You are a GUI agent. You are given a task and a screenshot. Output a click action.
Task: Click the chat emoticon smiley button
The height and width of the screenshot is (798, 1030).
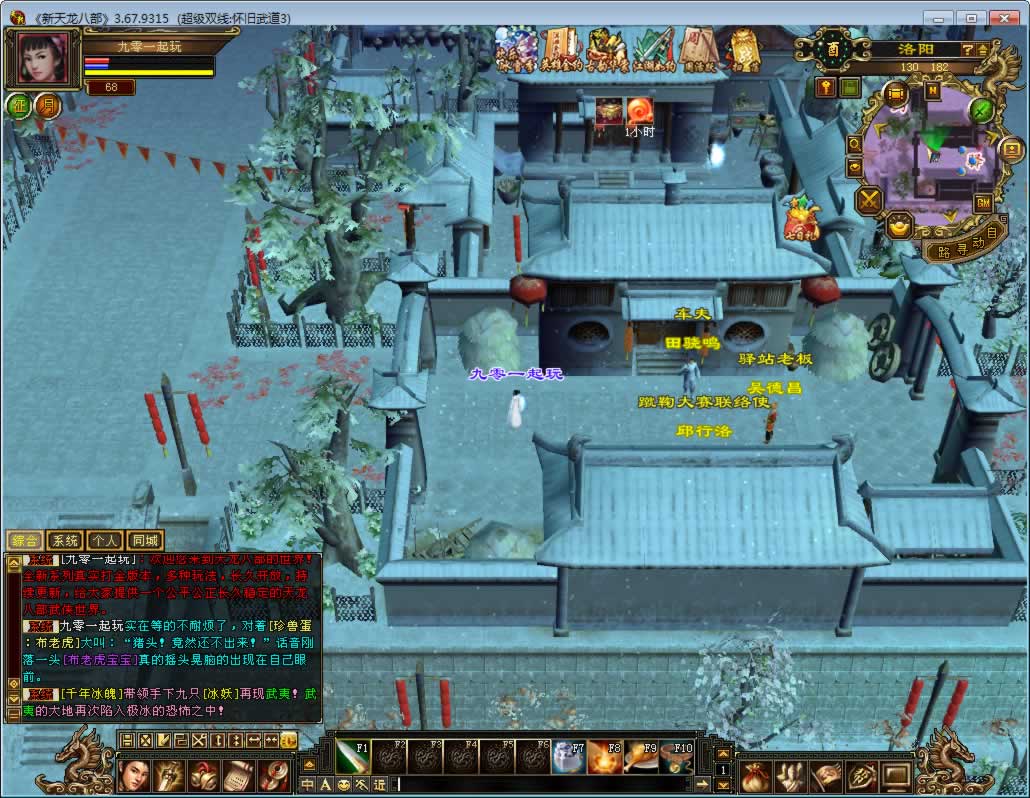pyautogui.click(x=343, y=784)
